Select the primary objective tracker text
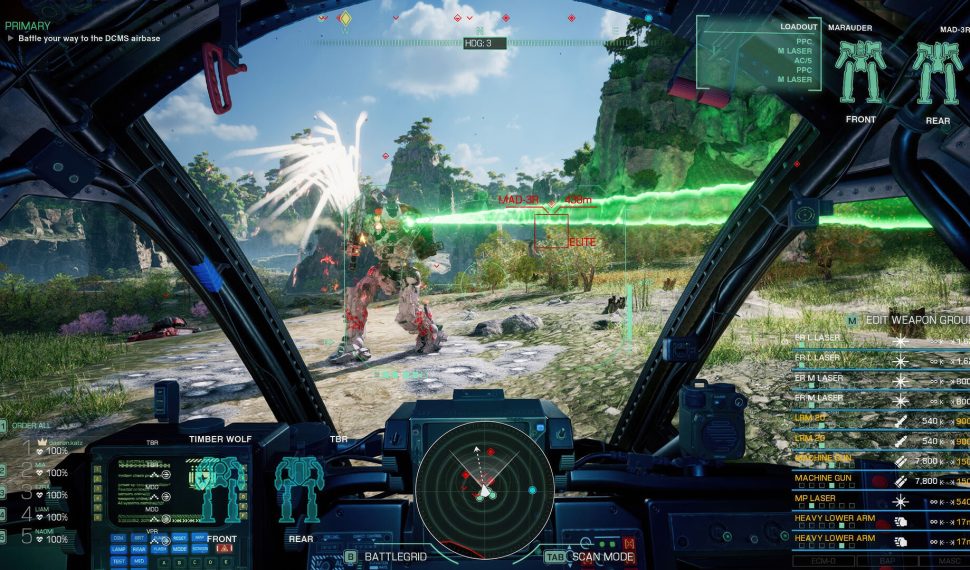Image resolution: width=970 pixels, height=570 pixels. [x=90, y=38]
